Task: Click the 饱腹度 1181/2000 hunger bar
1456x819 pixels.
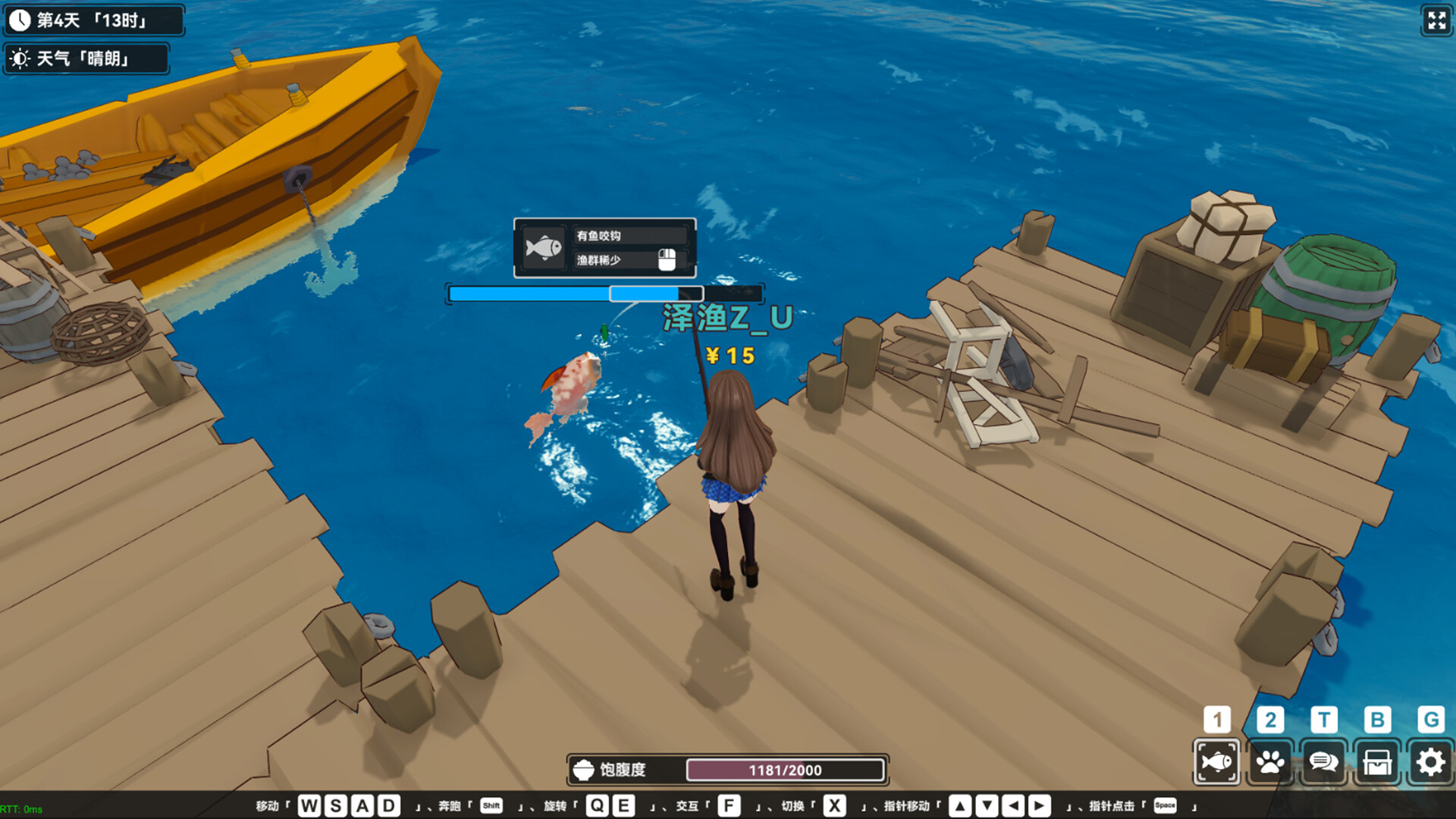Action: click(785, 769)
